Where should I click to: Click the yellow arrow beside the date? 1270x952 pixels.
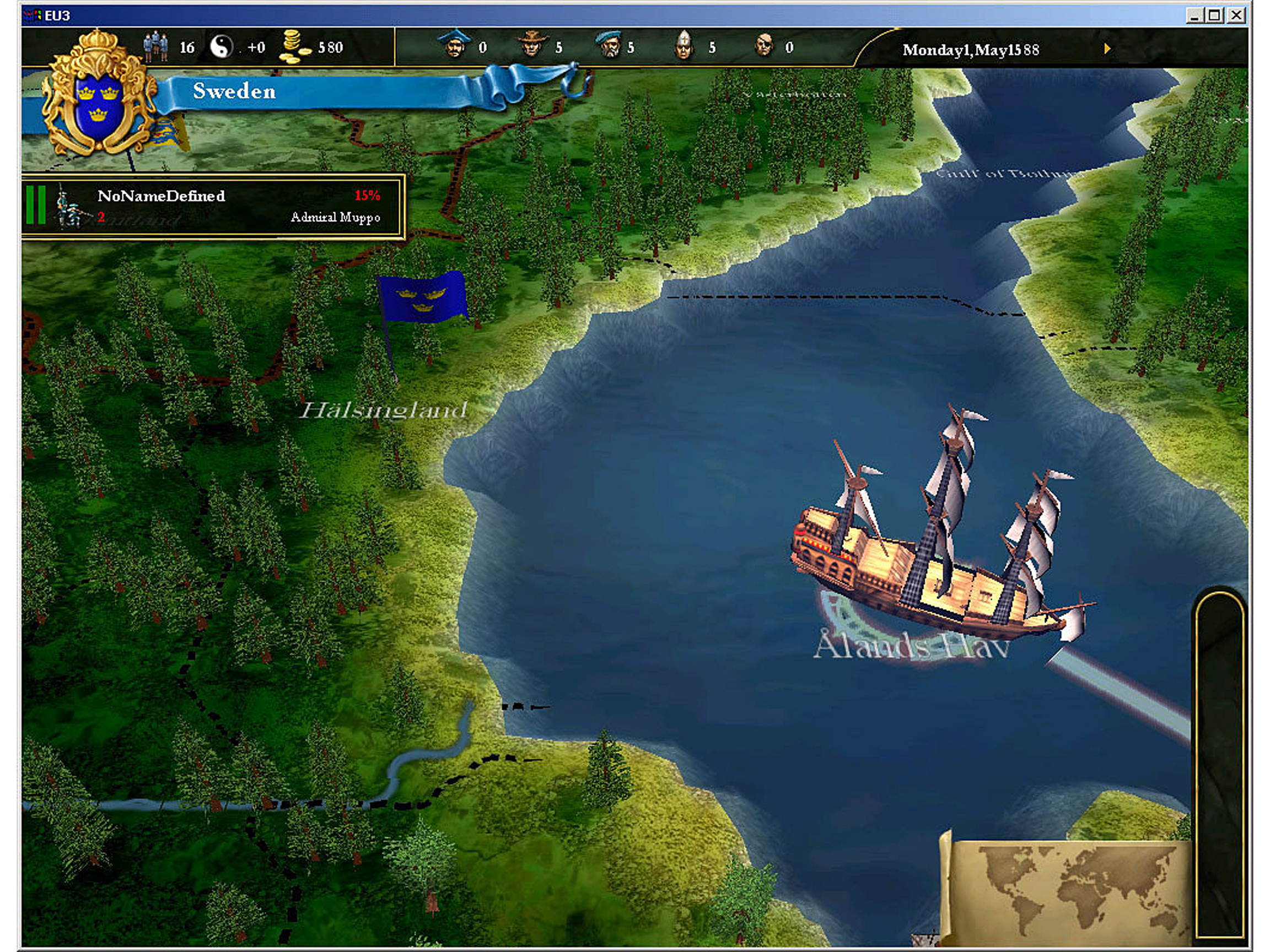tap(1107, 50)
